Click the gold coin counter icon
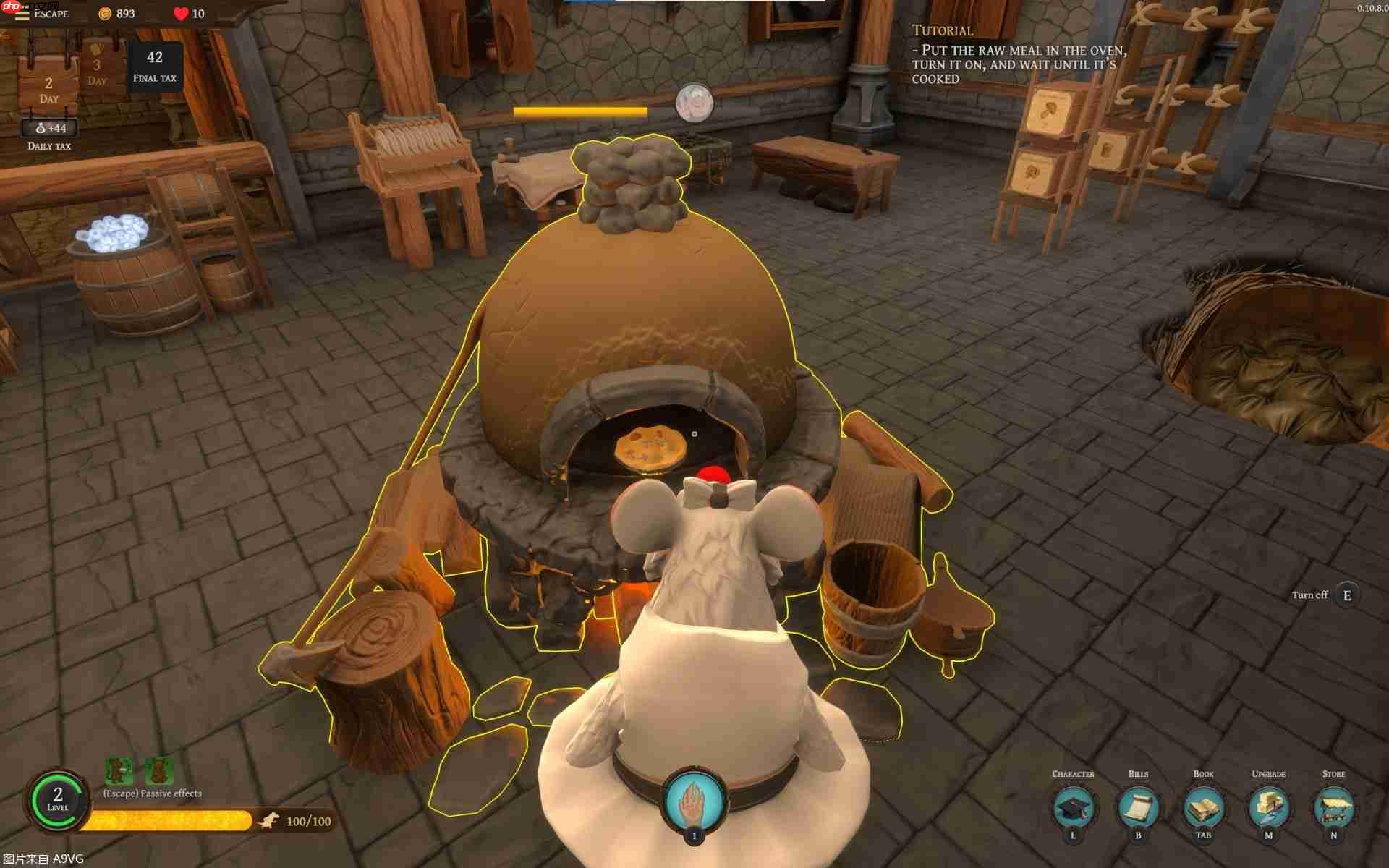This screenshot has height=868, width=1389. (103, 13)
